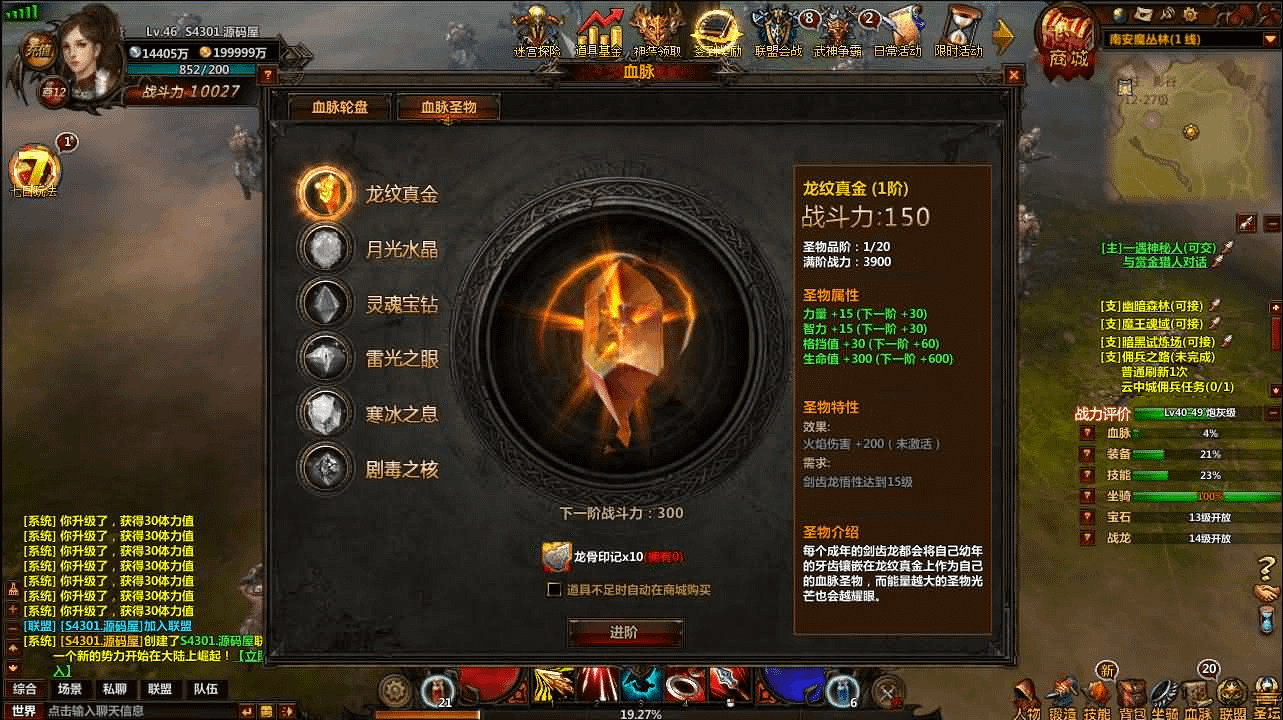Open the 七日 seven-day reward icon
The image size is (1283, 720).
(34, 172)
